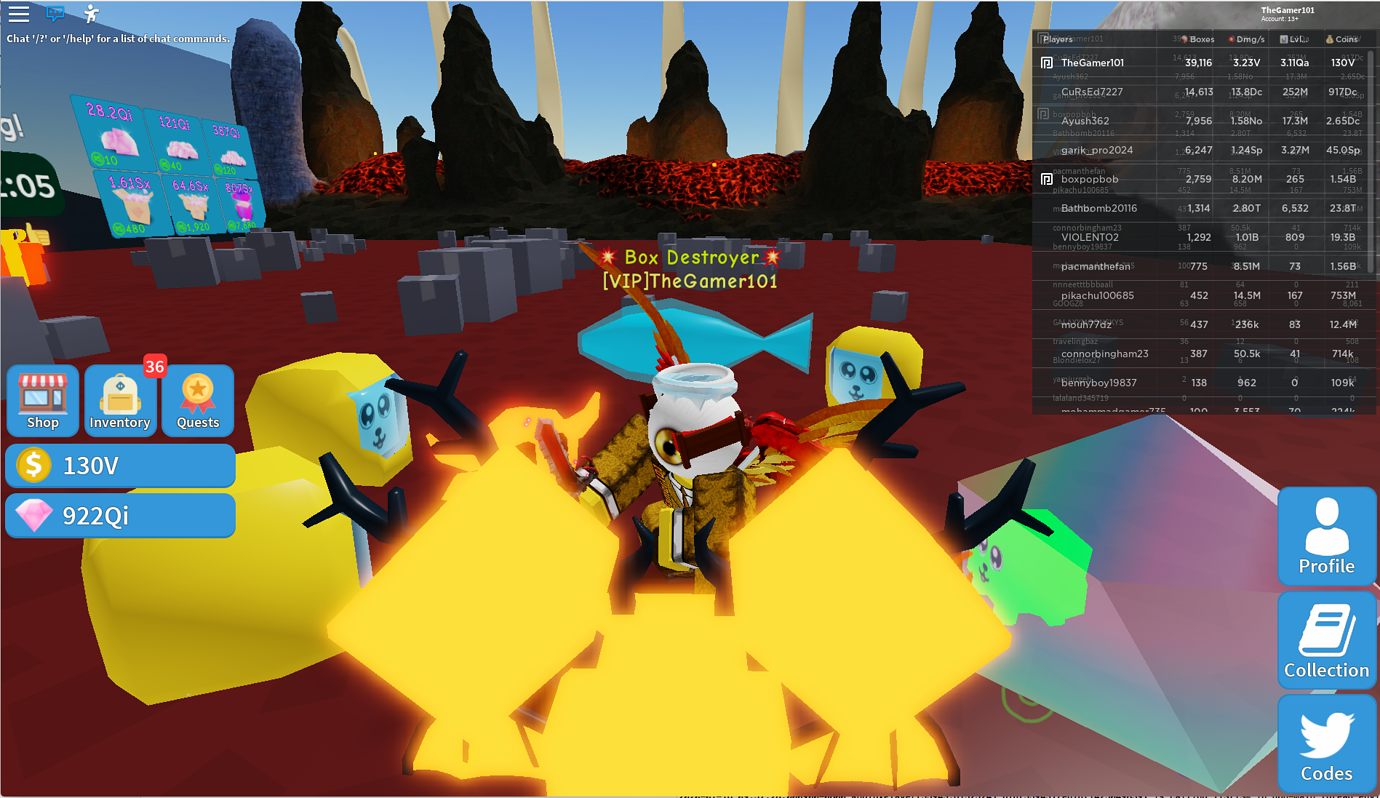
Task: Open the Collection book
Action: point(1326,640)
